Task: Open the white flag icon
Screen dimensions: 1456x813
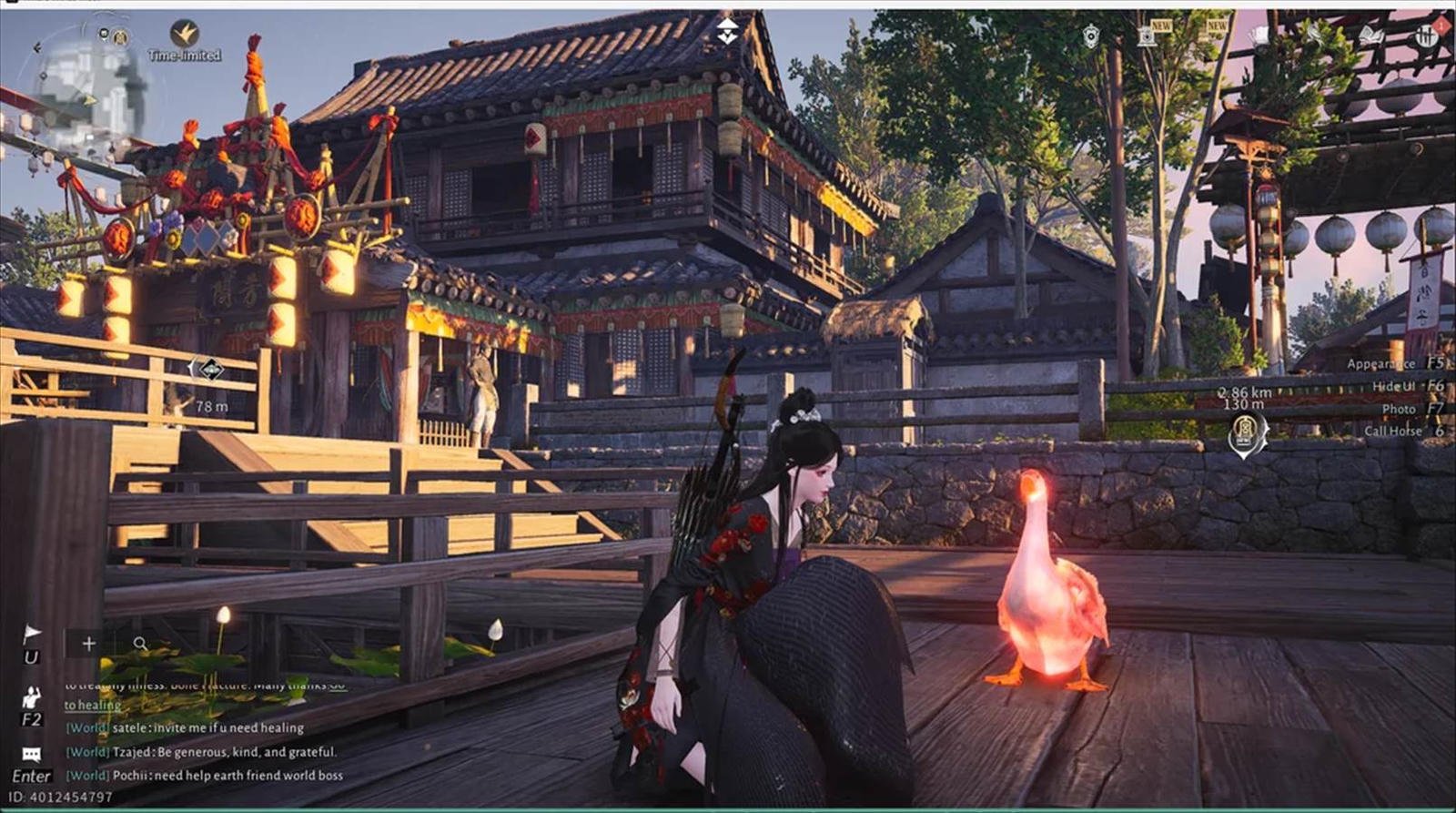Action: point(32,634)
